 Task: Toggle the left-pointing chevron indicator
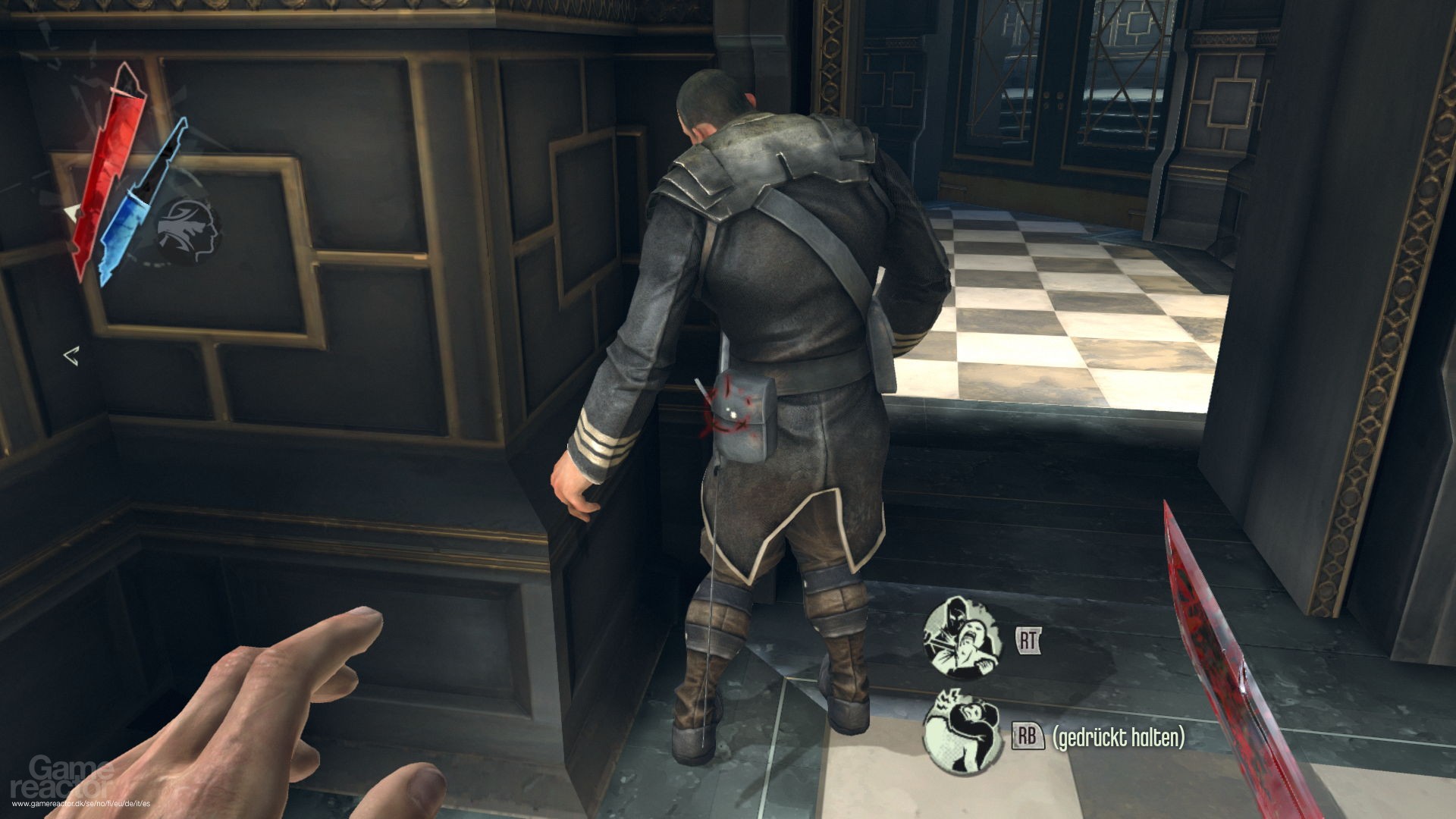click(72, 355)
